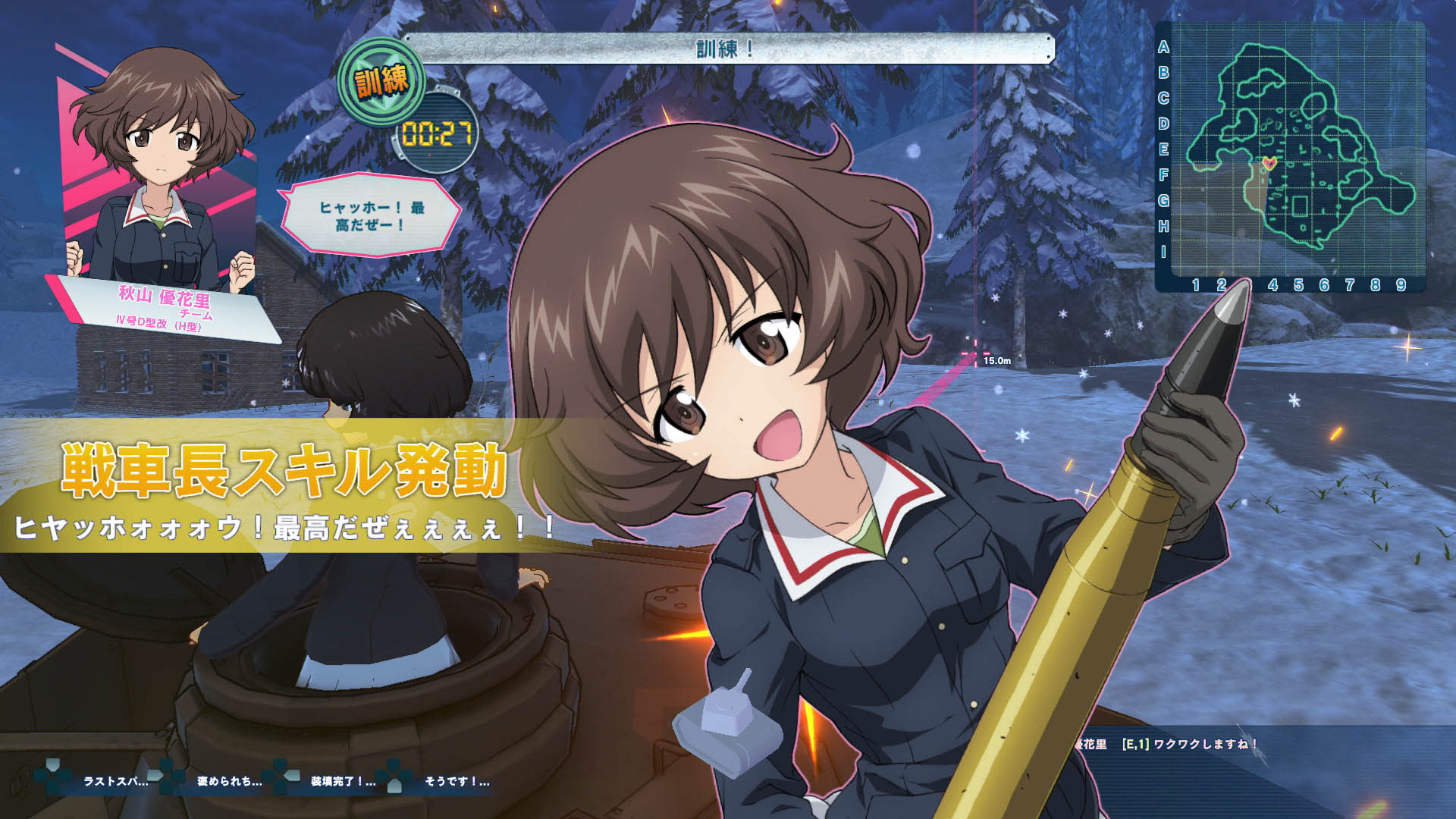Viewport: 1456px width, 819px height.
Task: Toggle the pink speech bubble ヒャッホー！最高だぜー！
Action: coord(364,215)
